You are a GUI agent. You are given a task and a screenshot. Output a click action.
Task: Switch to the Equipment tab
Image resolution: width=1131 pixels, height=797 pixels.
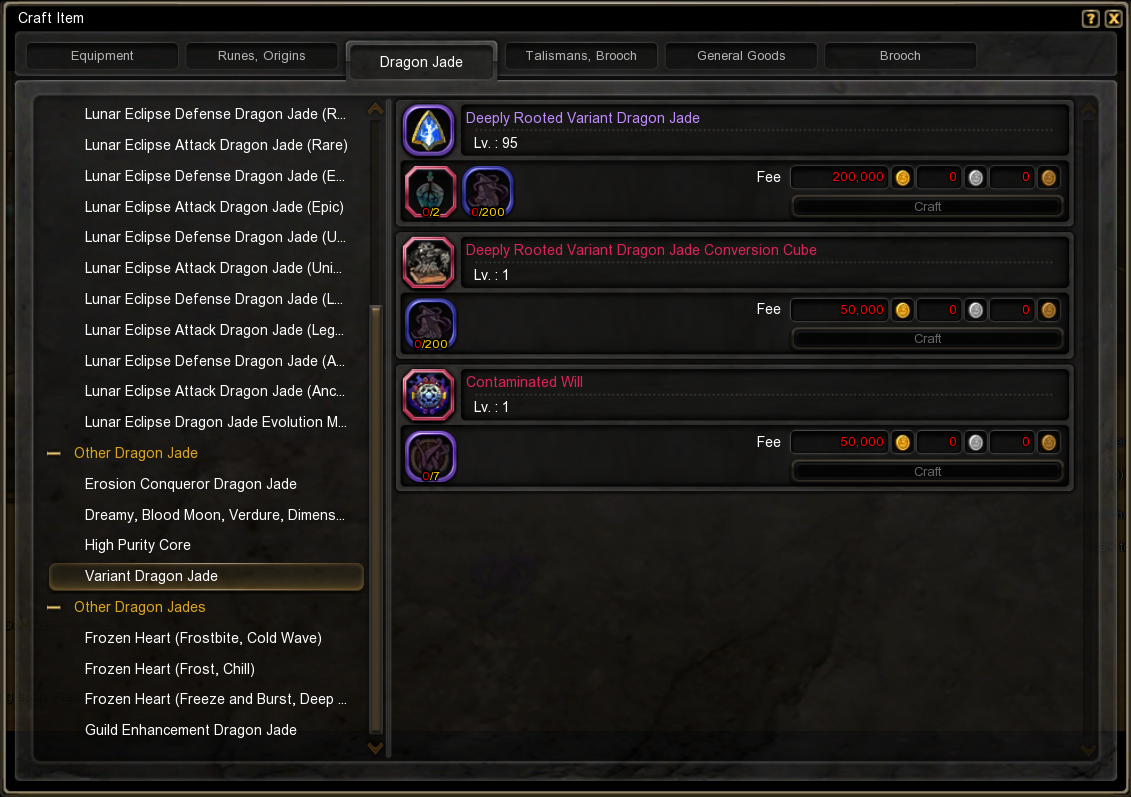click(x=102, y=56)
